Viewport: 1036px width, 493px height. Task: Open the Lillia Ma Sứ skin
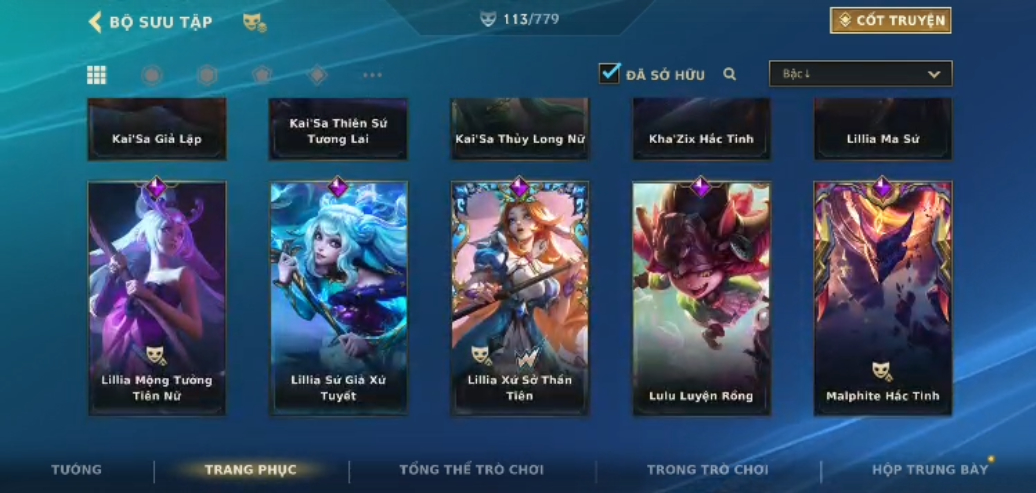tap(882, 130)
